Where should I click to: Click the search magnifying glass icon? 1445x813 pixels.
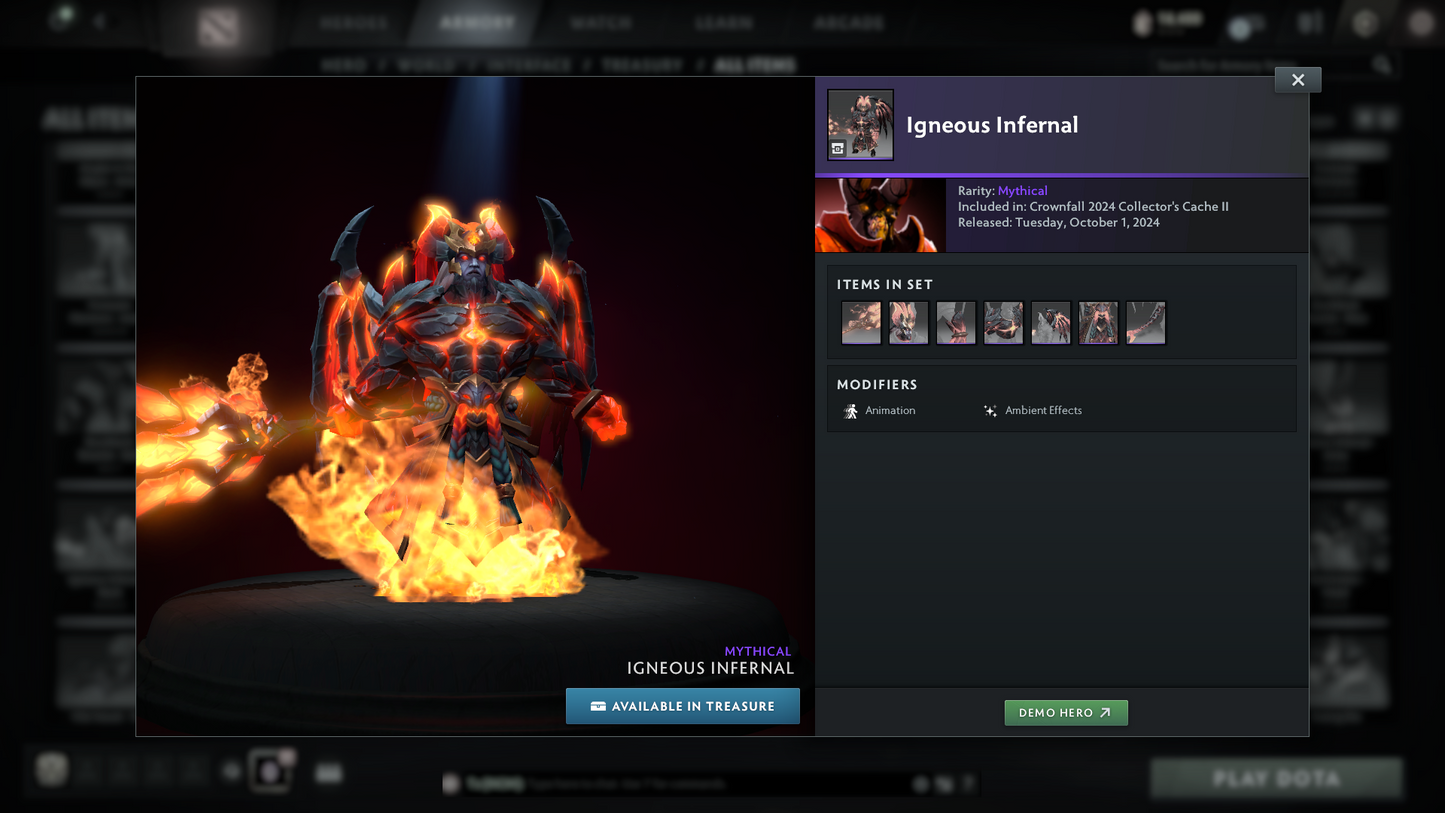[1382, 64]
